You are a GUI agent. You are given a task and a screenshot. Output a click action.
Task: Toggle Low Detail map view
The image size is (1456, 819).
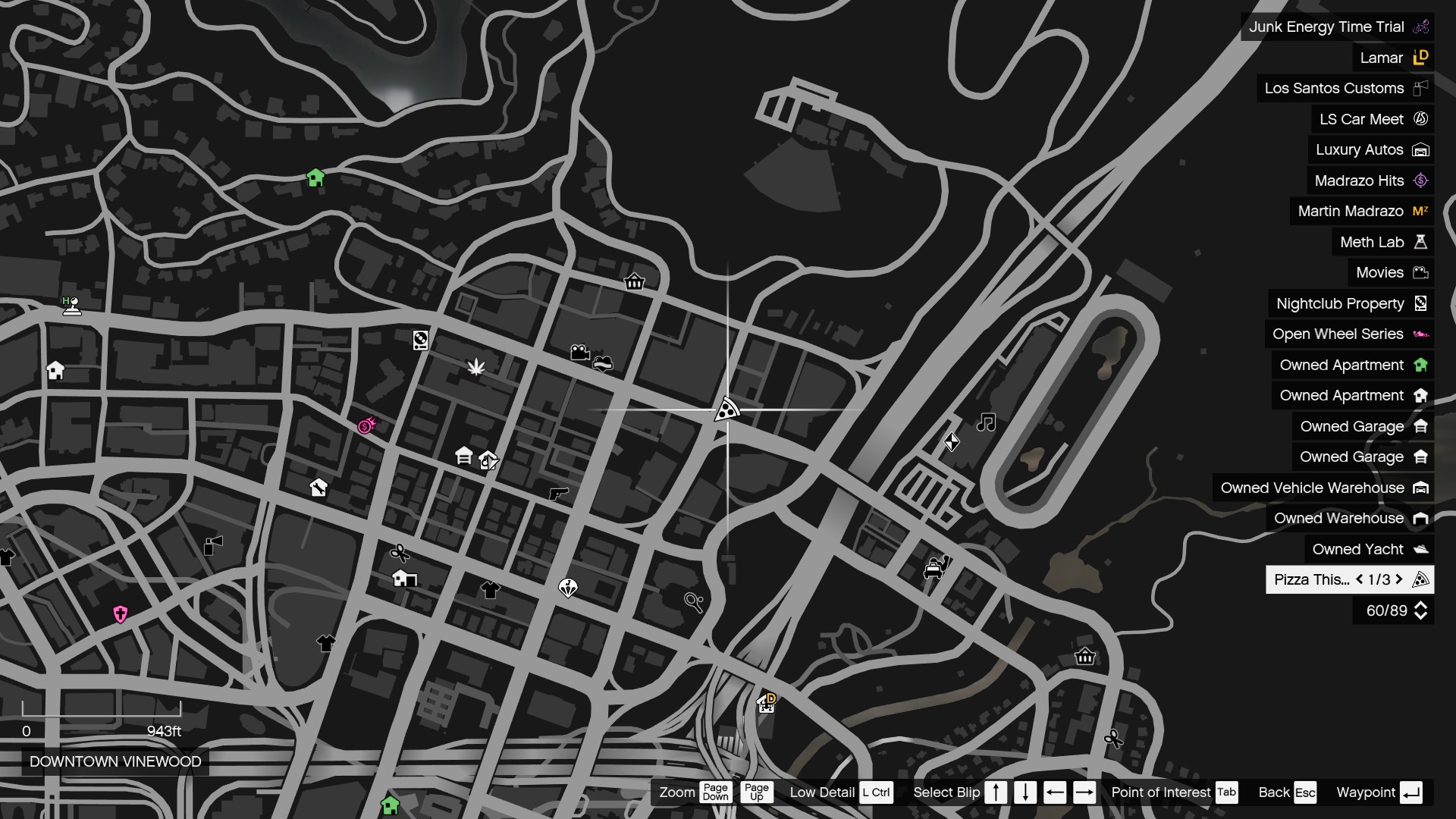tap(877, 792)
